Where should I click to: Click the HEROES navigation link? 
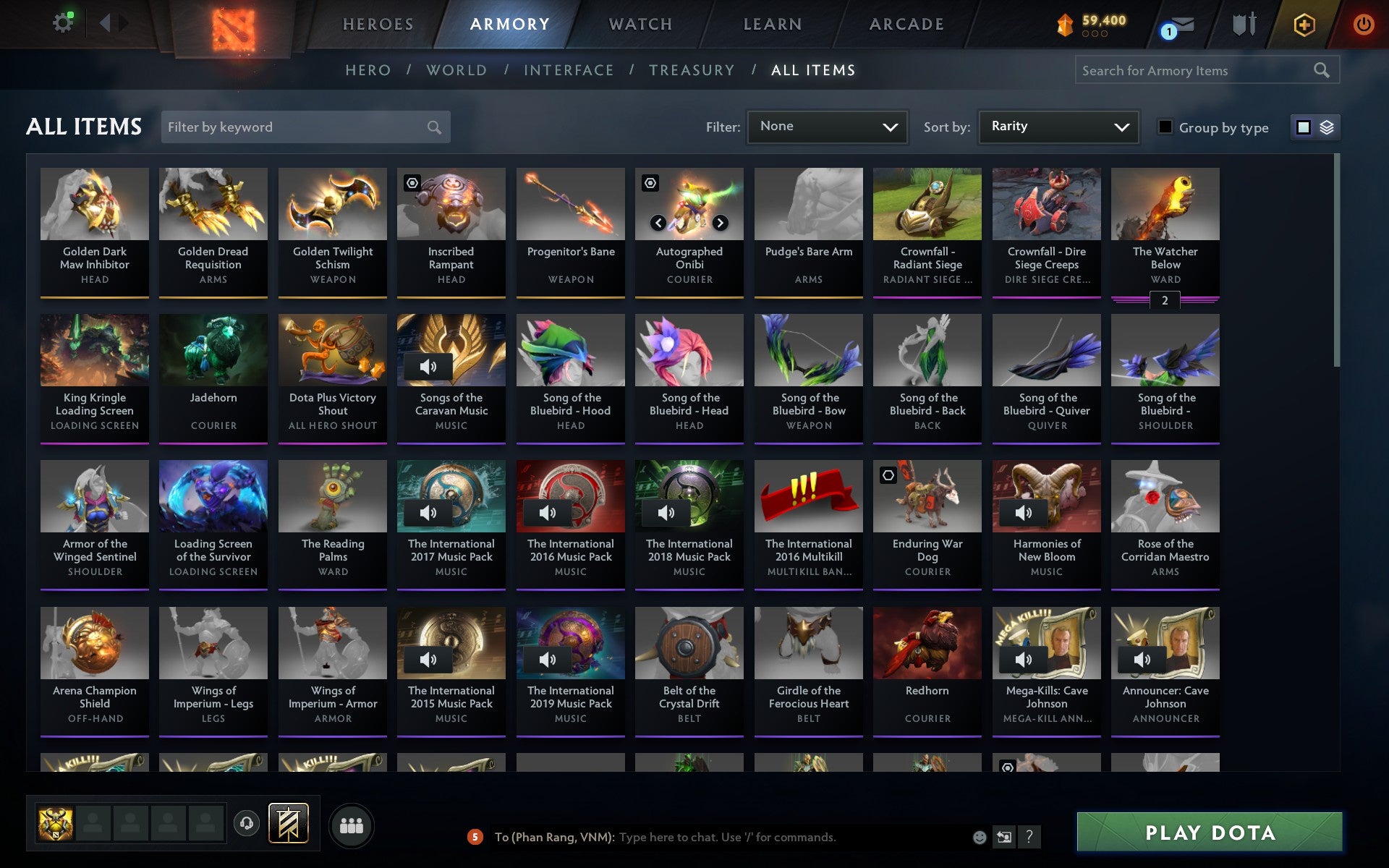point(378,23)
